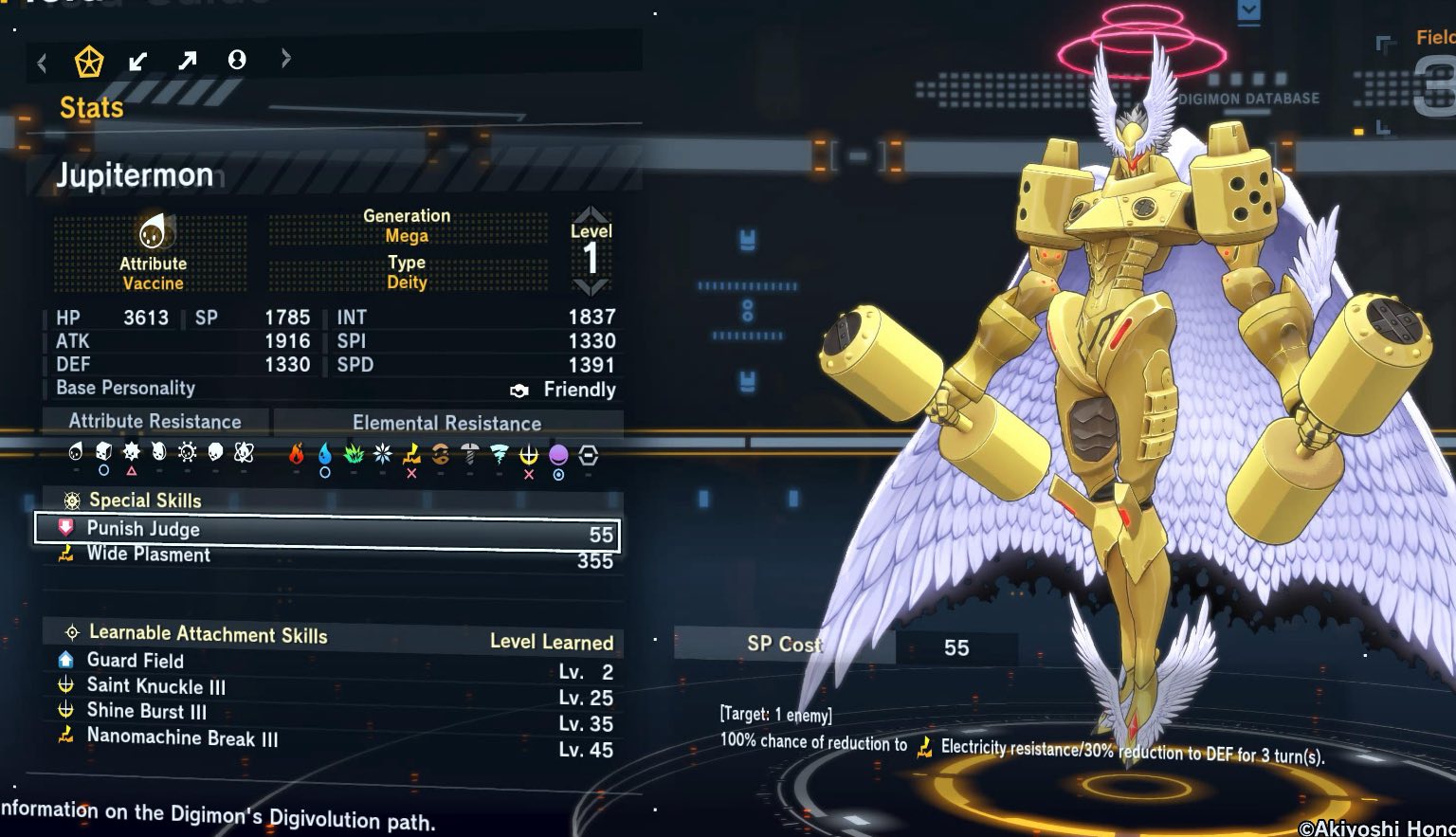Choose the Nanomachine Break III attachment skill
Image resolution: width=1456 pixels, height=837 pixels.
click(182, 737)
